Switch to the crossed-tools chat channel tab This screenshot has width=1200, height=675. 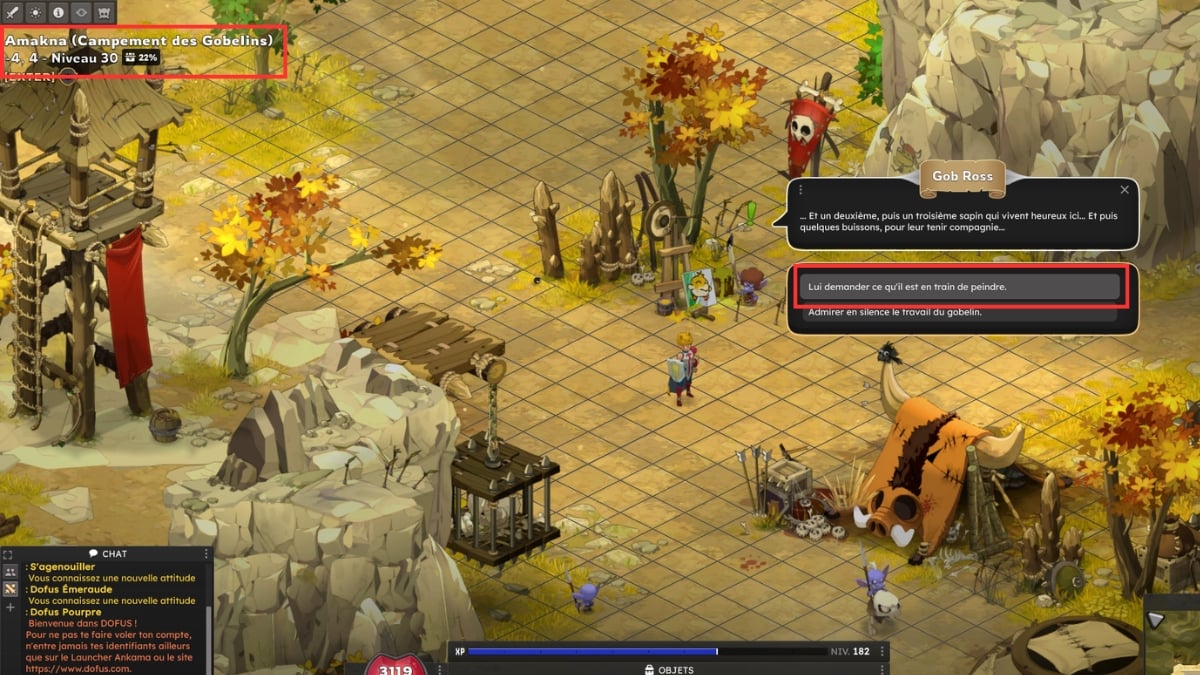click(x=11, y=589)
